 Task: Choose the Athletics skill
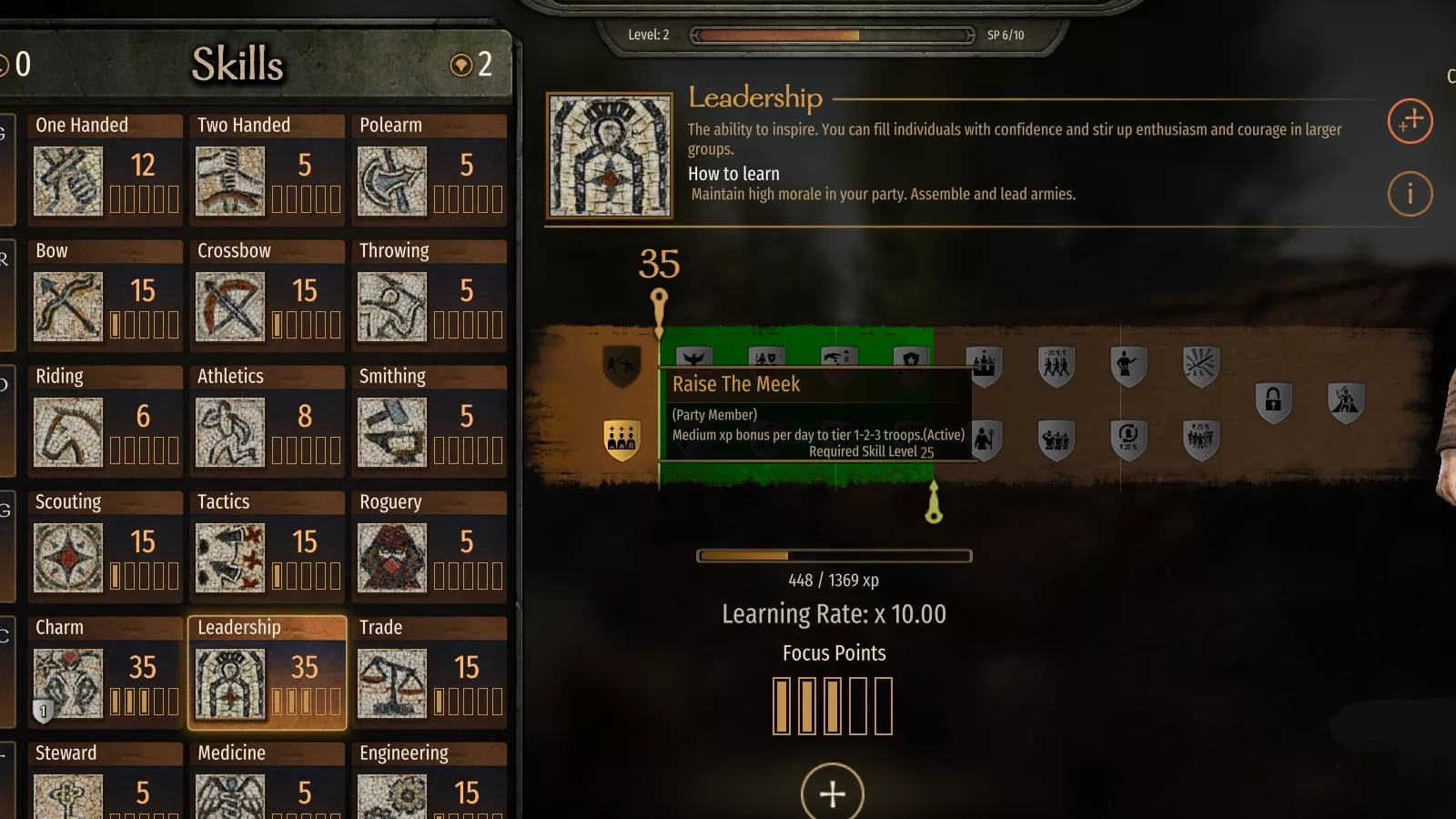point(268,420)
